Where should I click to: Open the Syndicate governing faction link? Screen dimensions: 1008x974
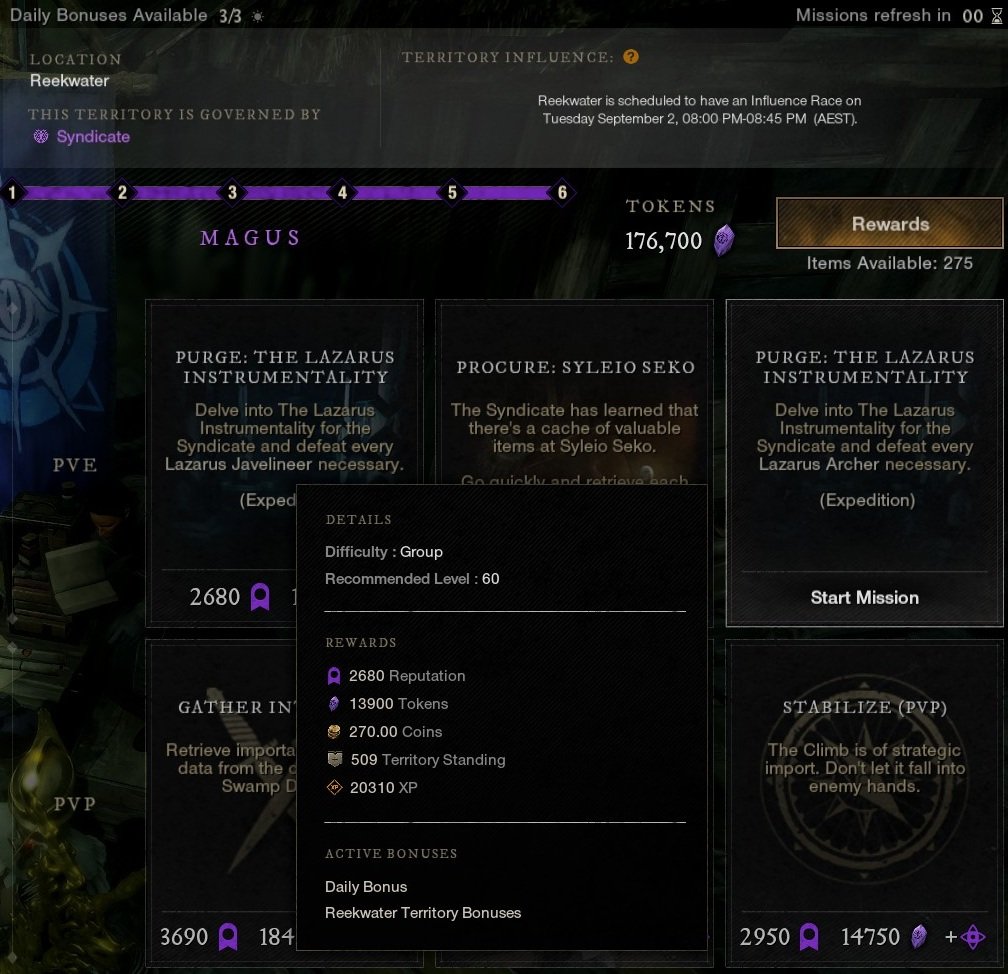[x=93, y=137]
